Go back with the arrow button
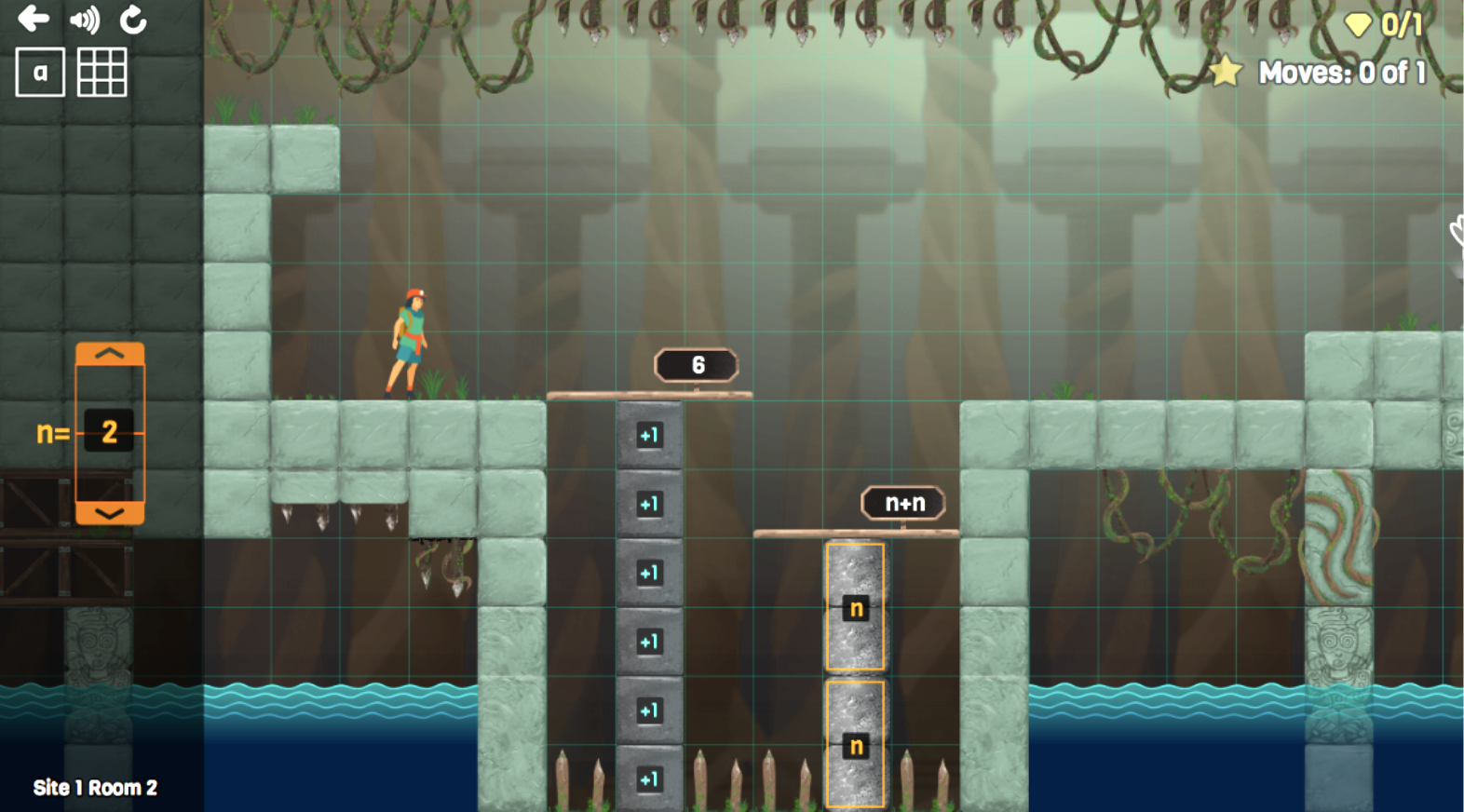Image resolution: width=1464 pixels, height=812 pixels. (34, 19)
